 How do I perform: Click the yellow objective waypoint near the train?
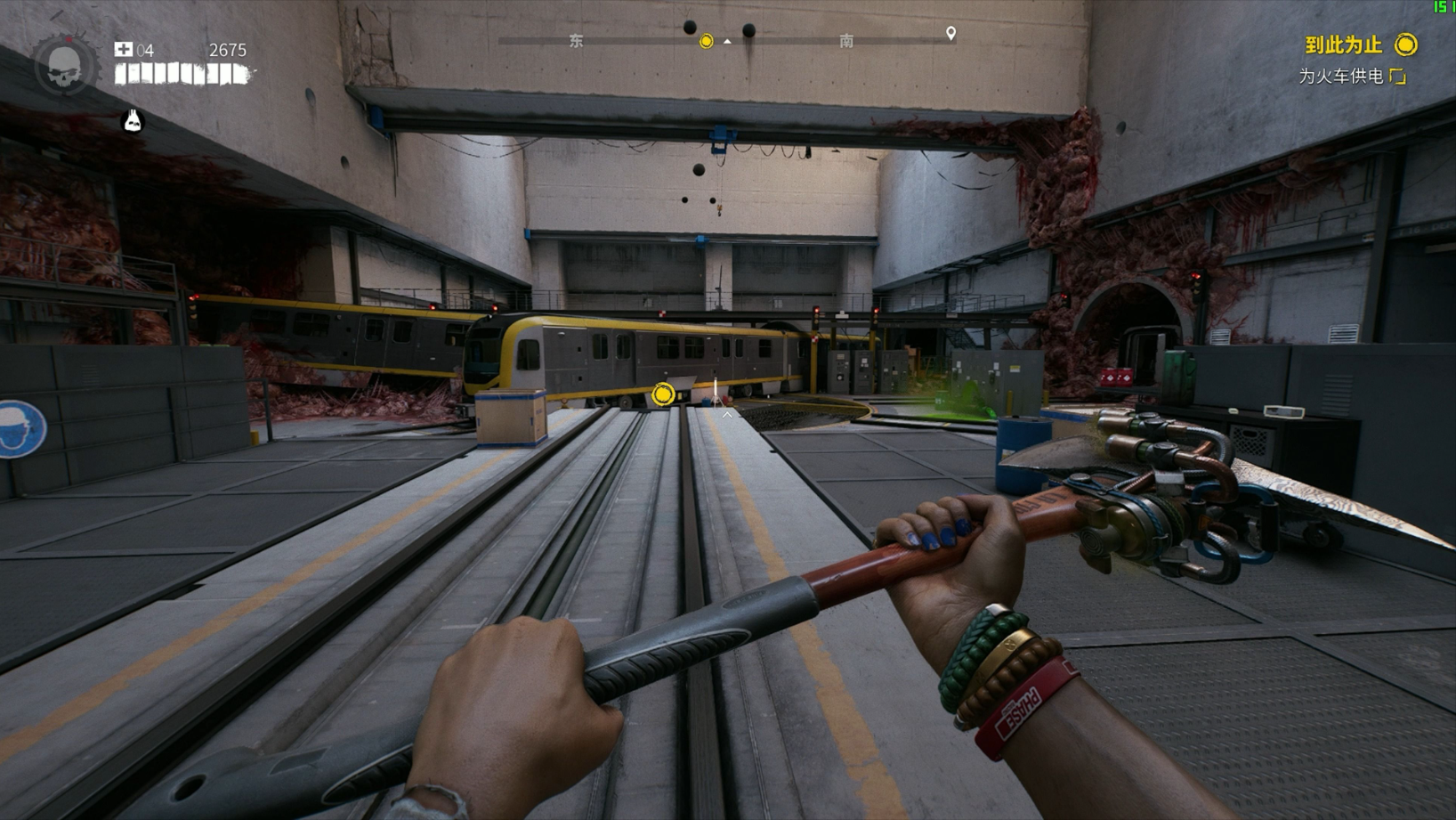pyautogui.click(x=663, y=394)
